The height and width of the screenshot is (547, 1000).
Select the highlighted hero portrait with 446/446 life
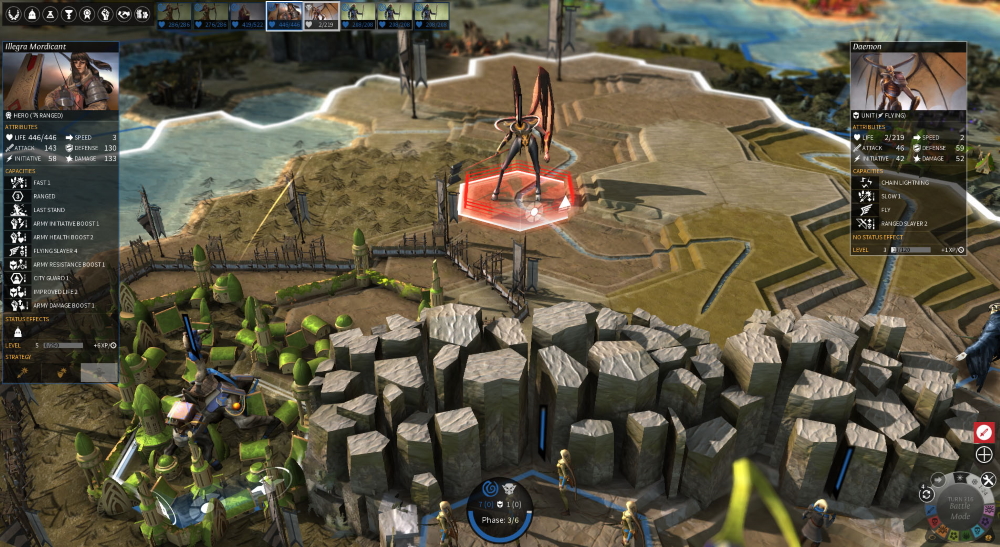283,15
